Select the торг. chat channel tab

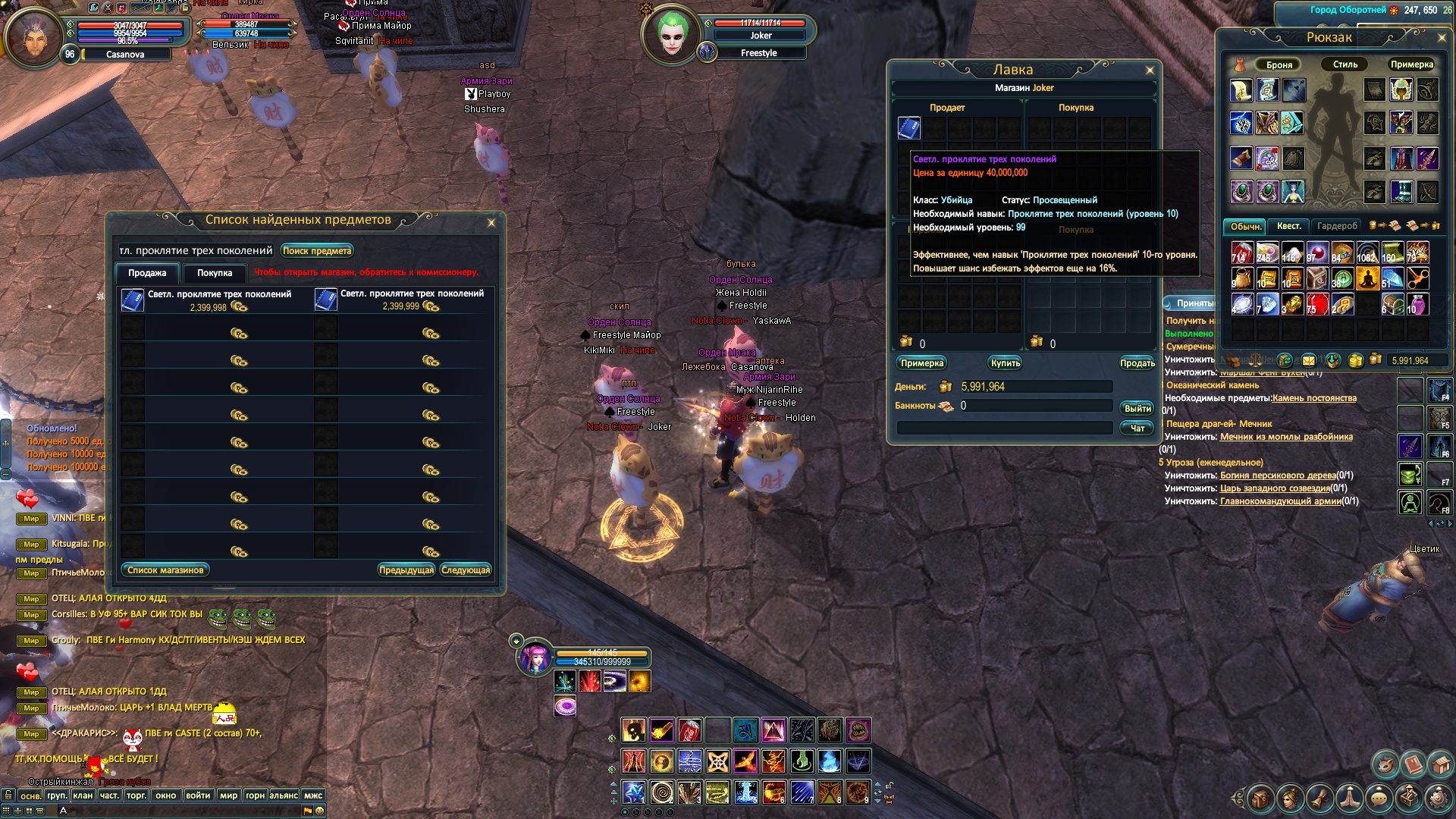(x=136, y=795)
